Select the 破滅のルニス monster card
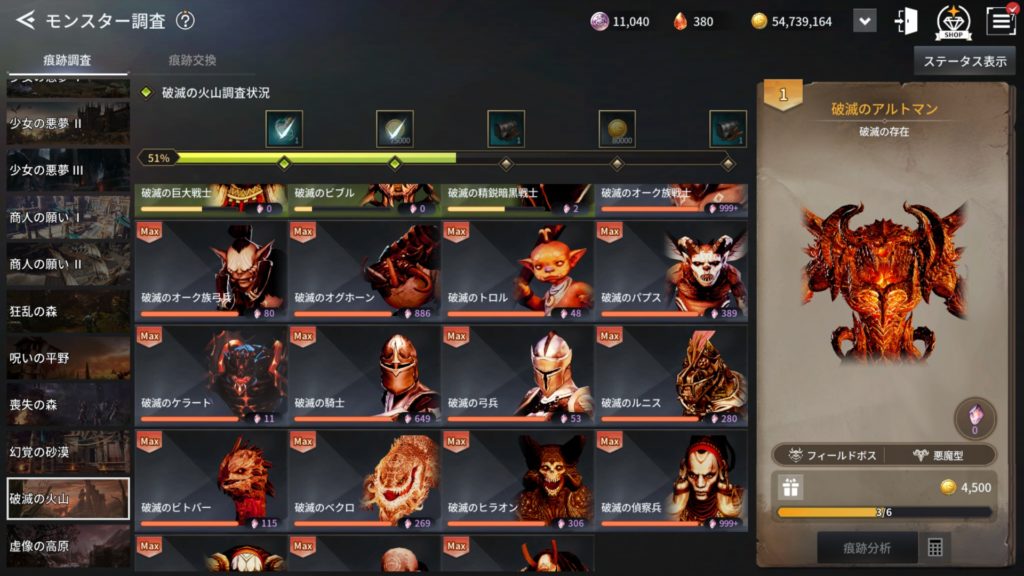 670,376
